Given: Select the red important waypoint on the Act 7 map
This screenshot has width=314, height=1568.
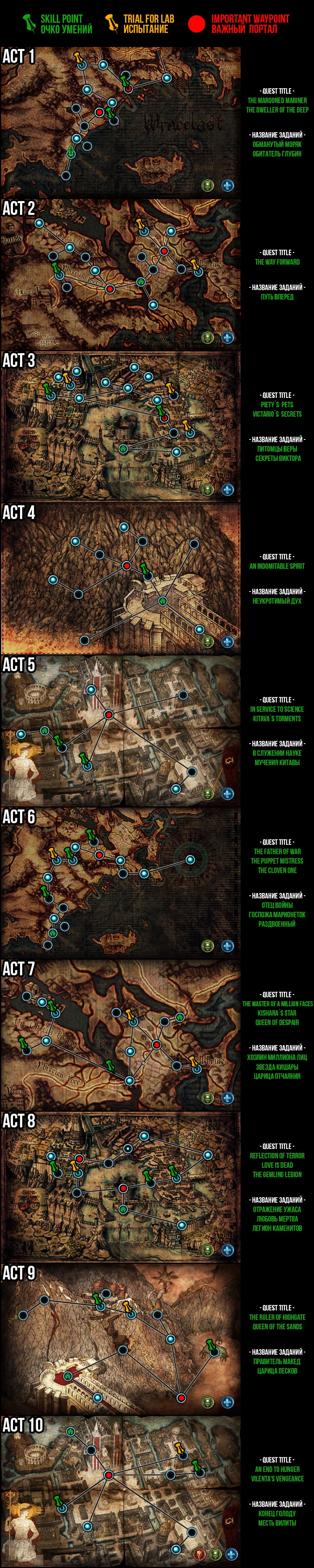Looking at the screenshot, I should (x=157, y=1045).
